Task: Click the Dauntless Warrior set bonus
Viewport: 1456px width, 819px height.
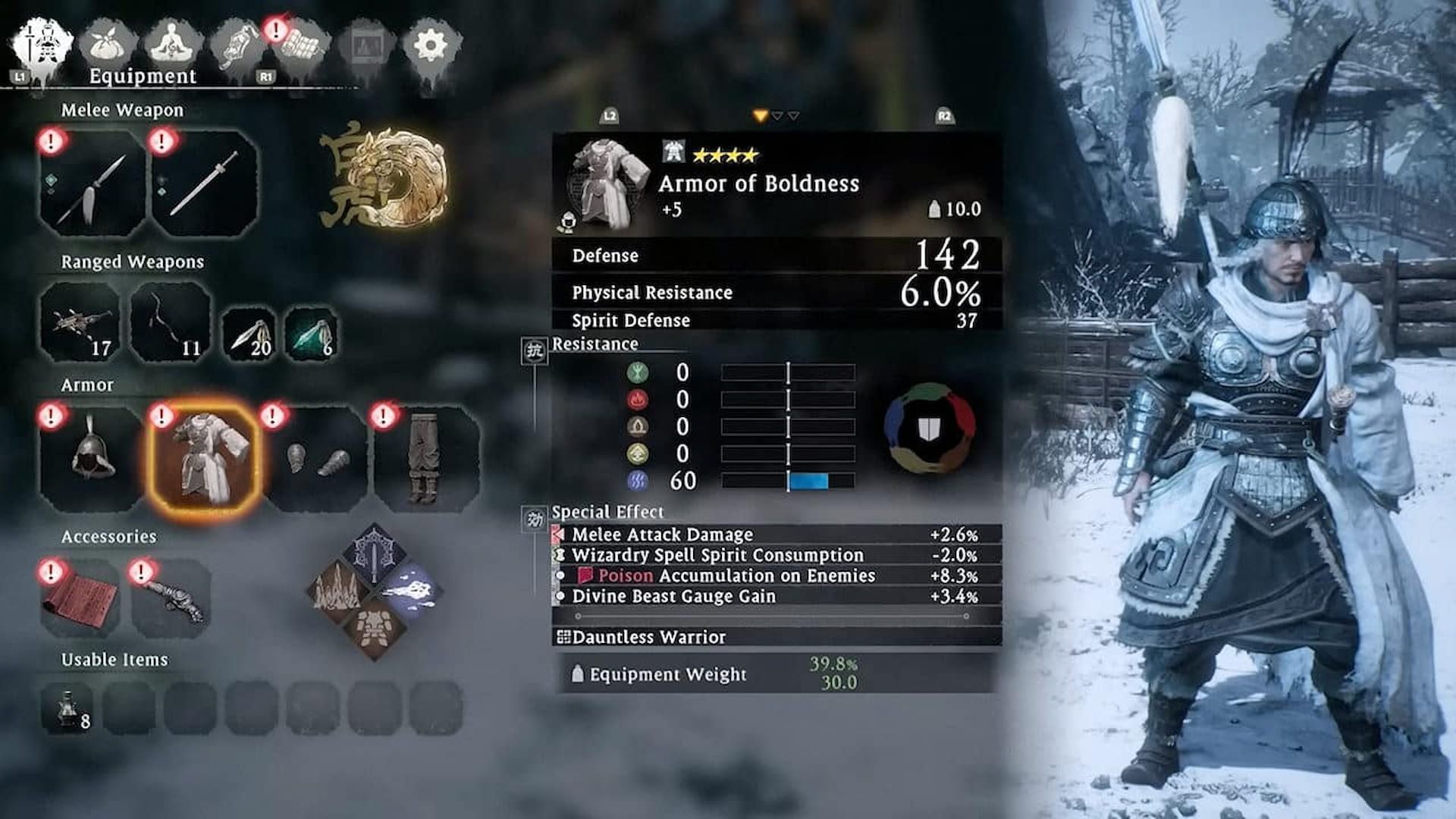Action: (x=648, y=638)
